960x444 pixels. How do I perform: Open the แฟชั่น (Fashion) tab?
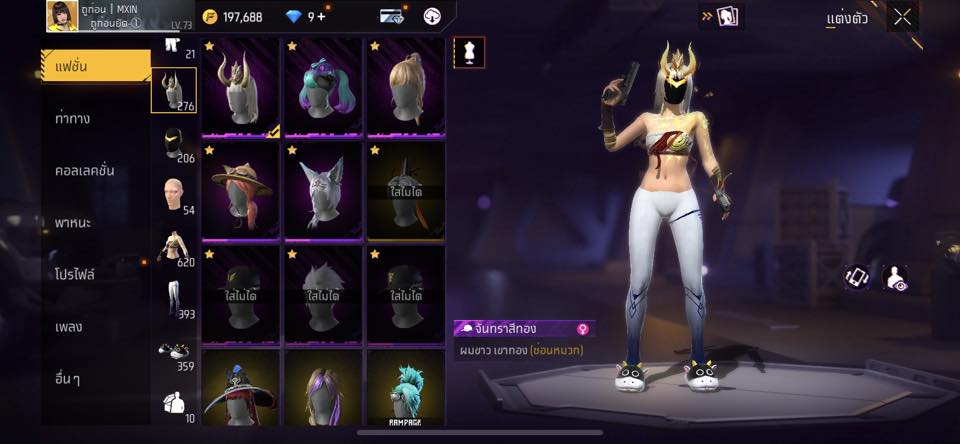coord(95,66)
